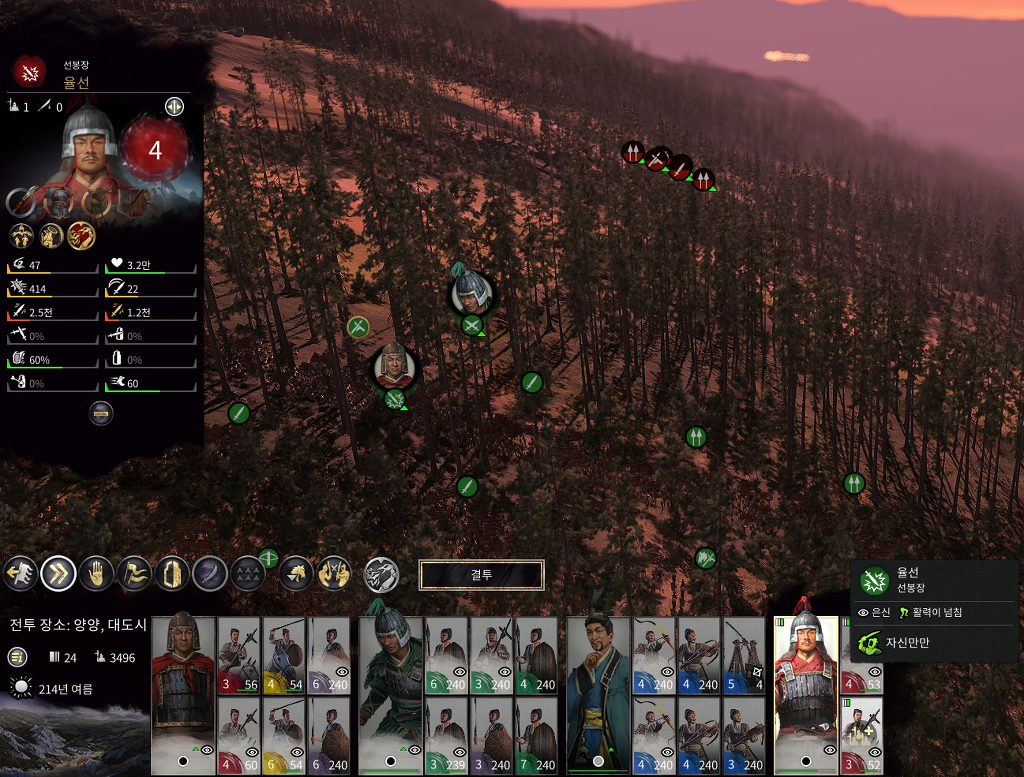The image size is (1024, 777).
Task: Click the unit details arrows toggle button
Action: pyautogui.click(x=174, y=107)
